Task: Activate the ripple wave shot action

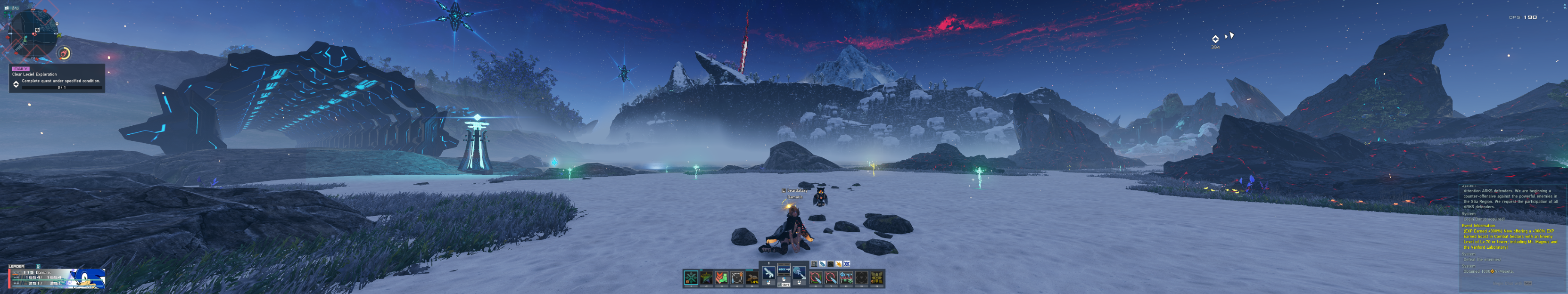Action: 799,273
